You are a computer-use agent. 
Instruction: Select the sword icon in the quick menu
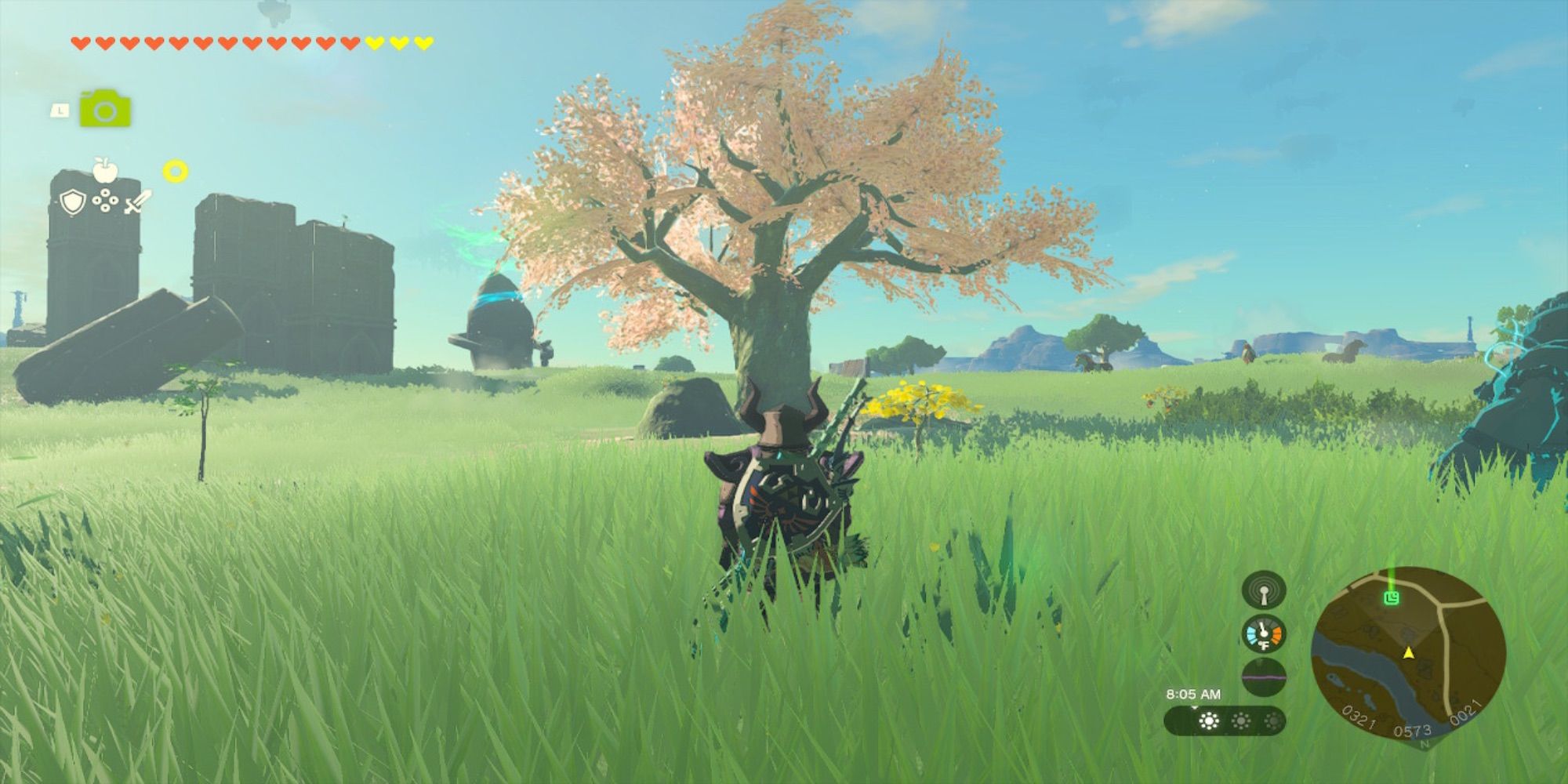(x=137, y=202)
